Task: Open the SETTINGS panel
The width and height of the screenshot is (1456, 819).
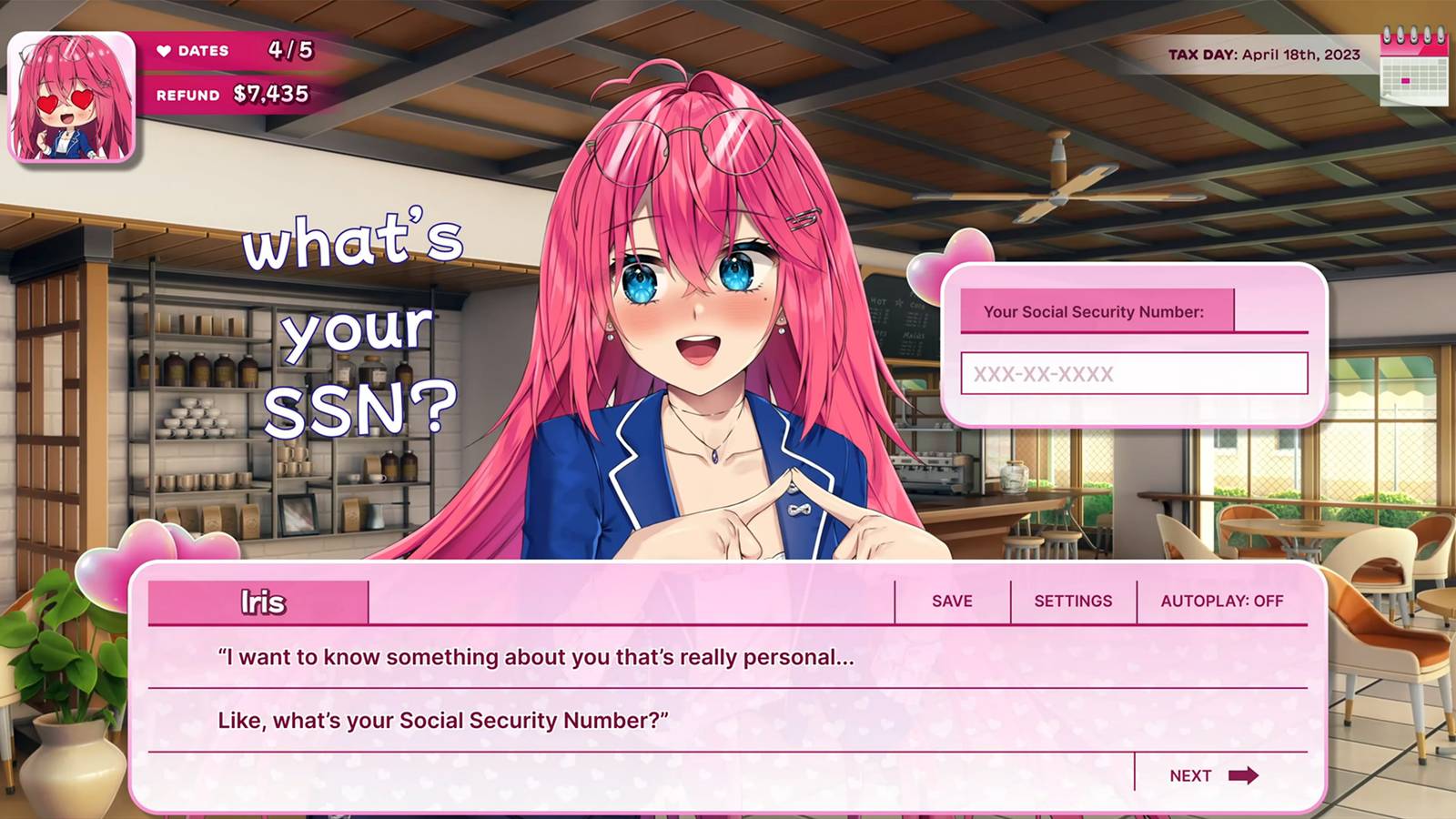Action: pyautogui.click(x=1073, y=601)
